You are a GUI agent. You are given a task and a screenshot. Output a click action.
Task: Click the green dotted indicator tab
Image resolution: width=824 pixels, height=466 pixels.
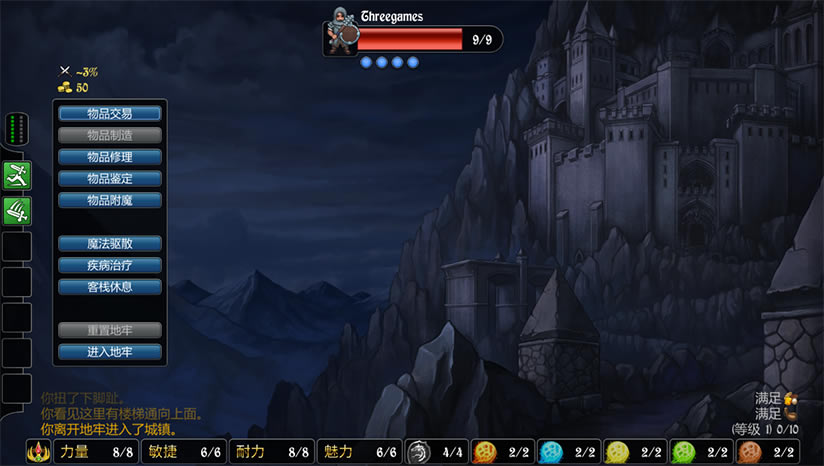point(17,128)
